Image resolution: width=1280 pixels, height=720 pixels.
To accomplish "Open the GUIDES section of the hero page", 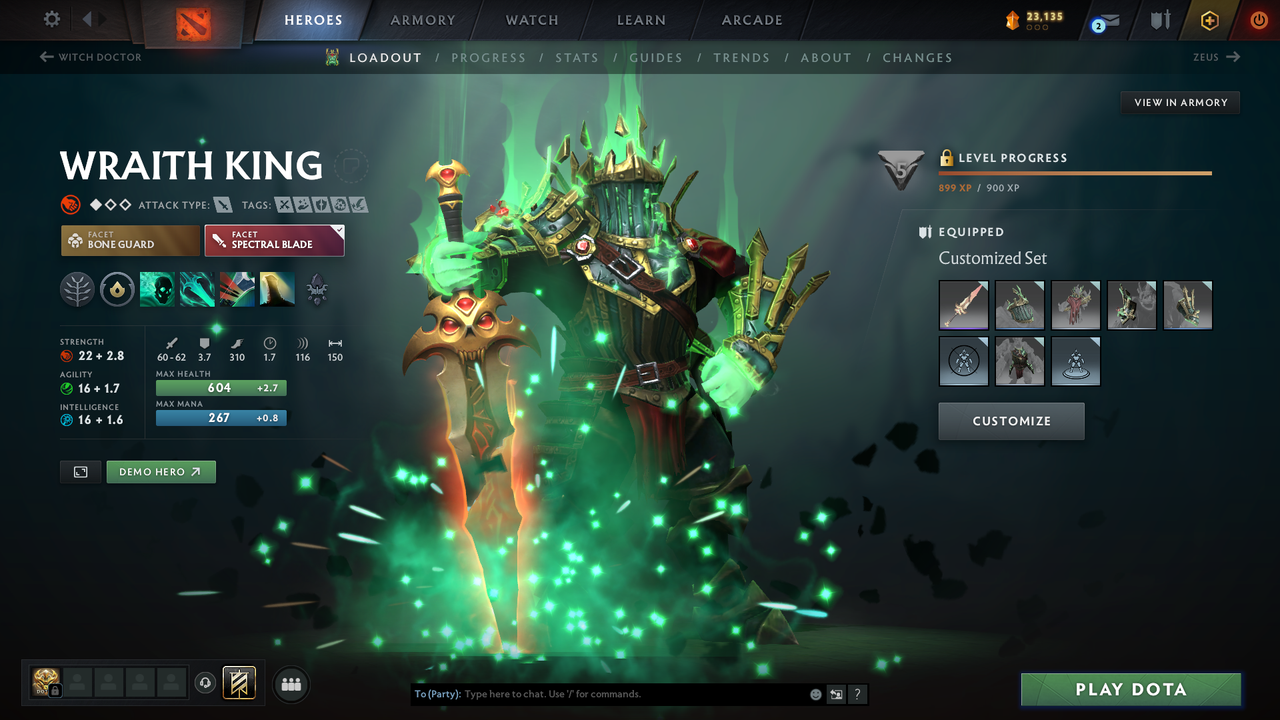I will click(656, 57).
